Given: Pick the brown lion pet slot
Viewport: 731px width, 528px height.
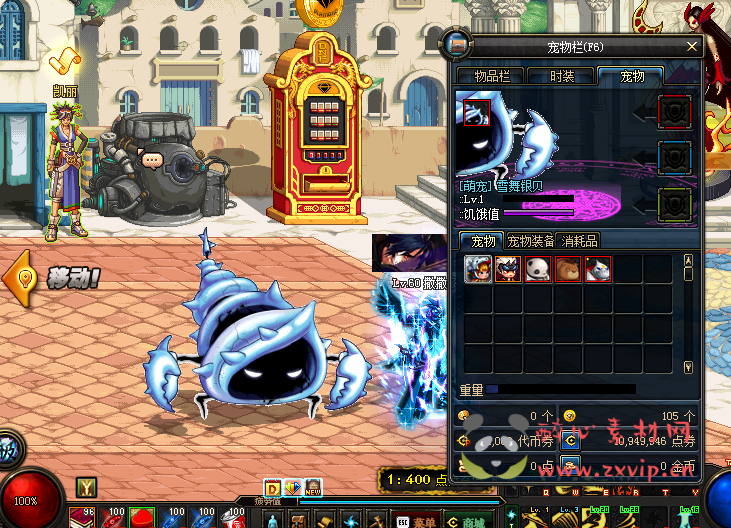Looking at the screenshot, I should 568,269.
